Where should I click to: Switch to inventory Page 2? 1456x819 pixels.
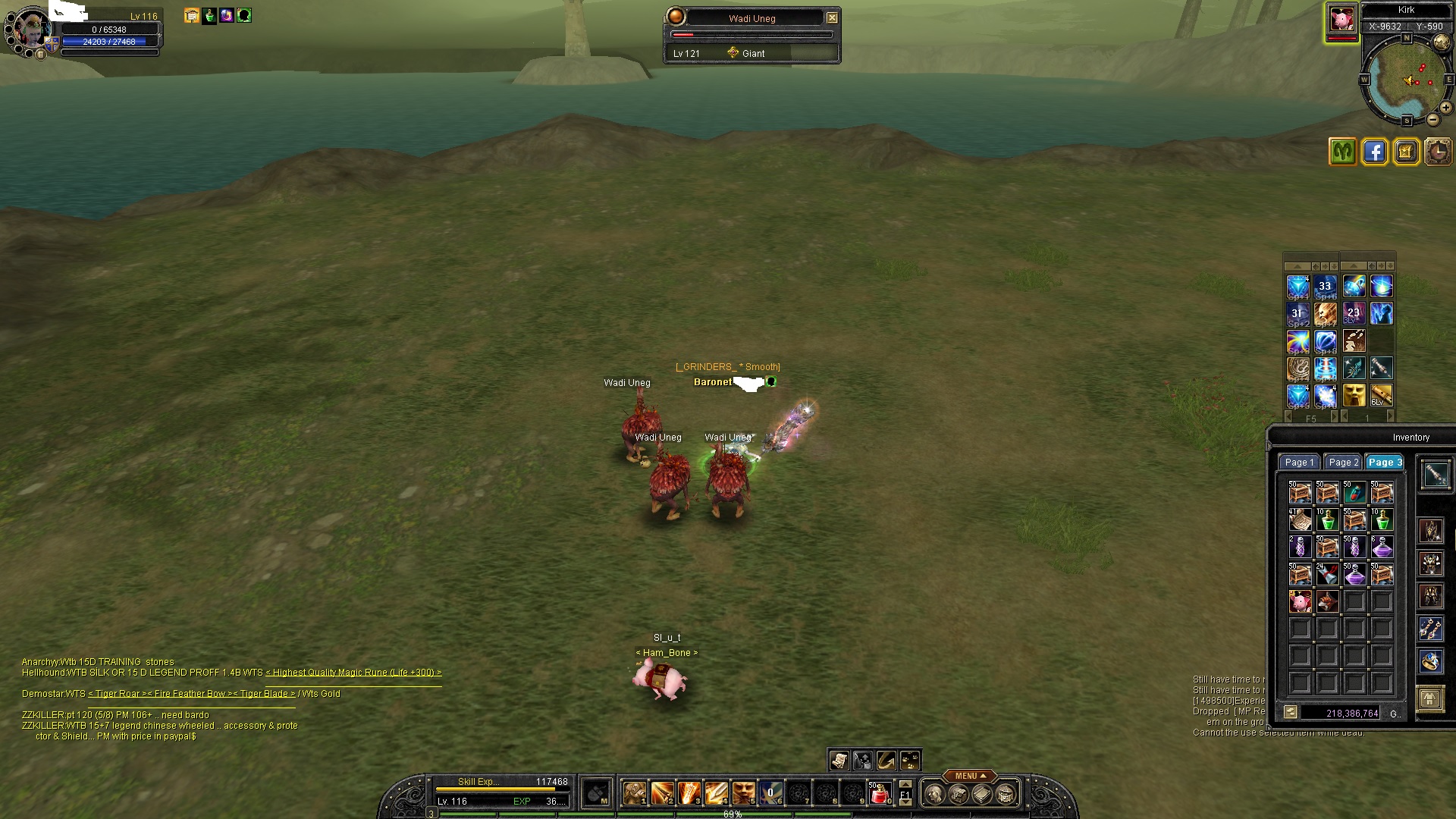click(1343, 462)
